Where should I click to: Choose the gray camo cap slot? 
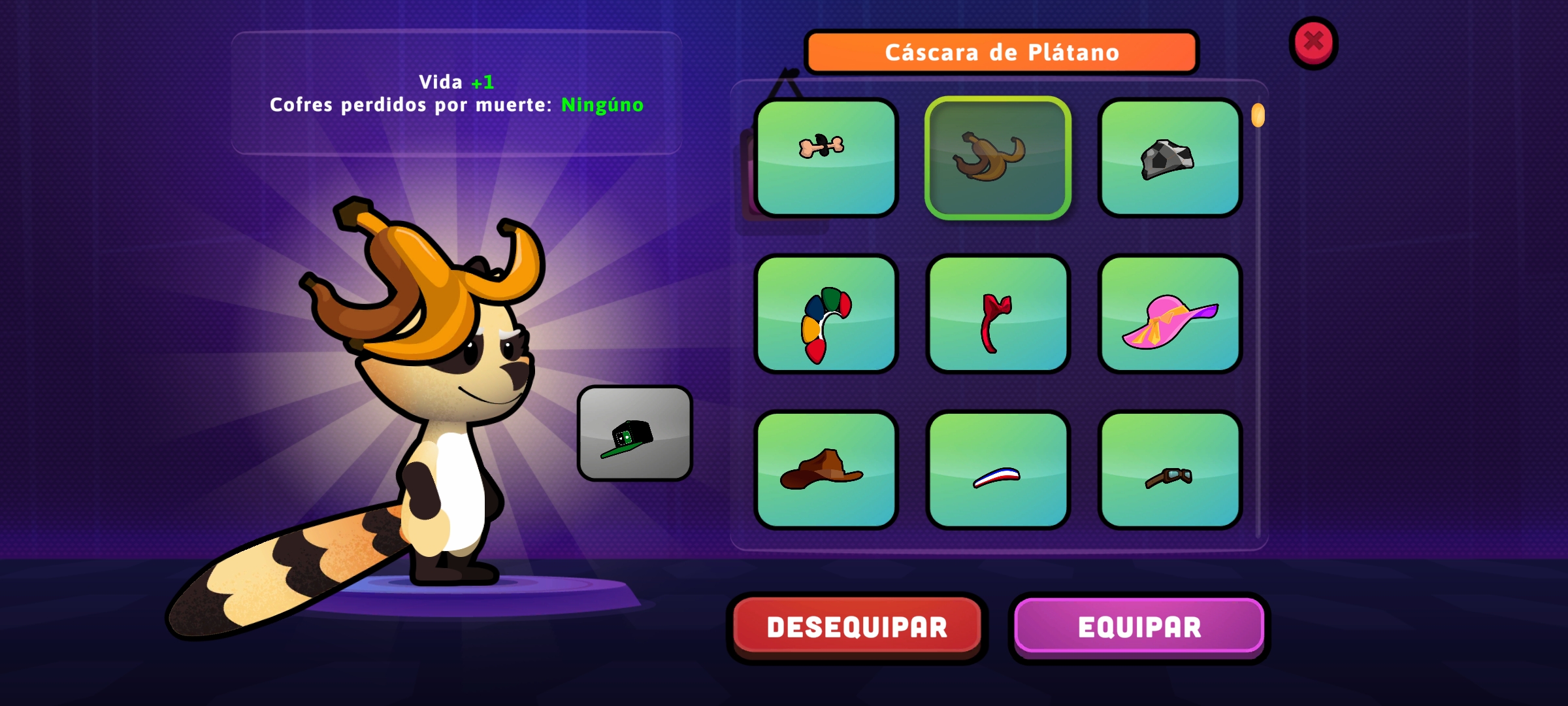click(x=1169, y=158)
